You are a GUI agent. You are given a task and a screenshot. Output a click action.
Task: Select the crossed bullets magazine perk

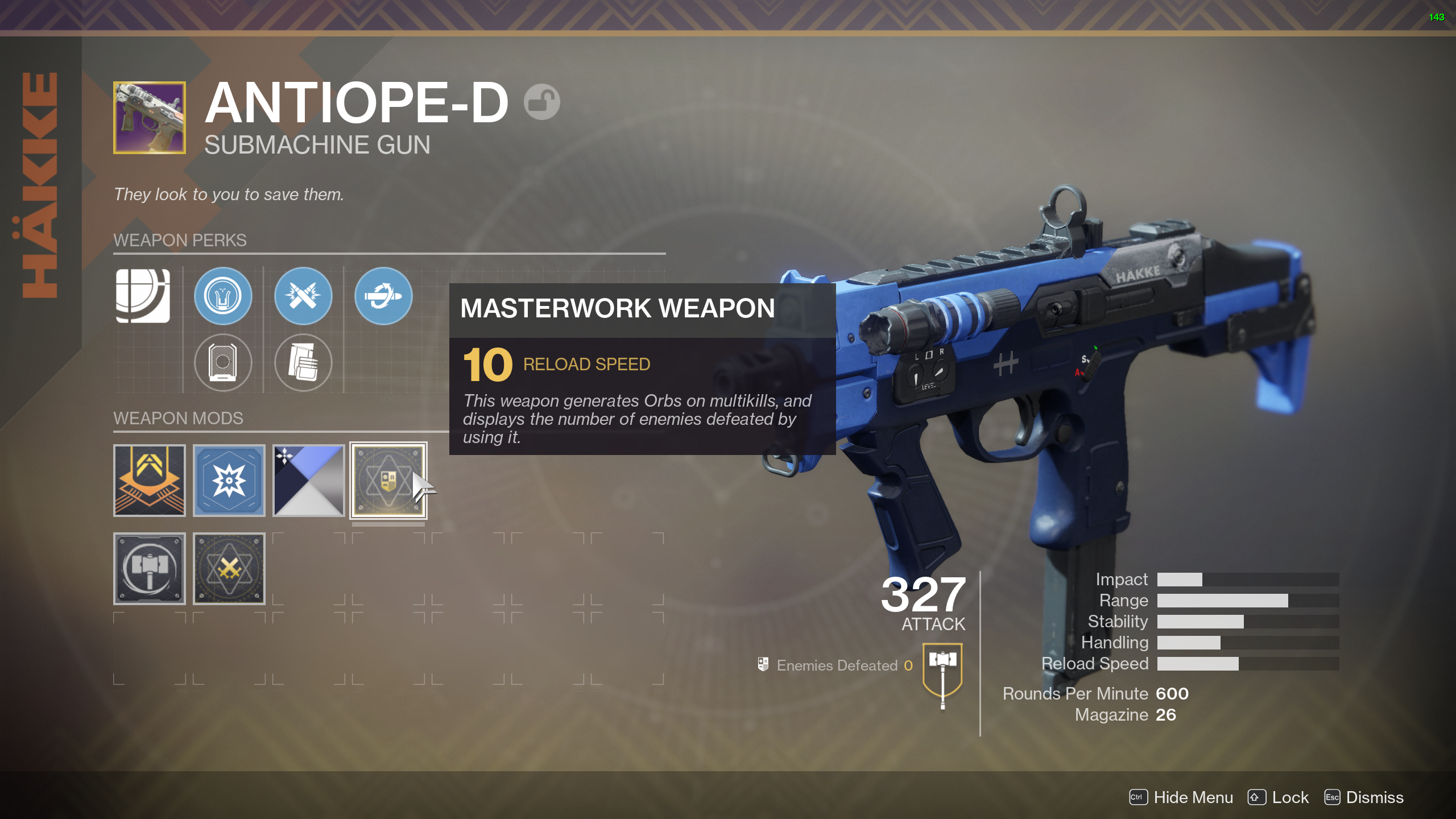[303, 296]
